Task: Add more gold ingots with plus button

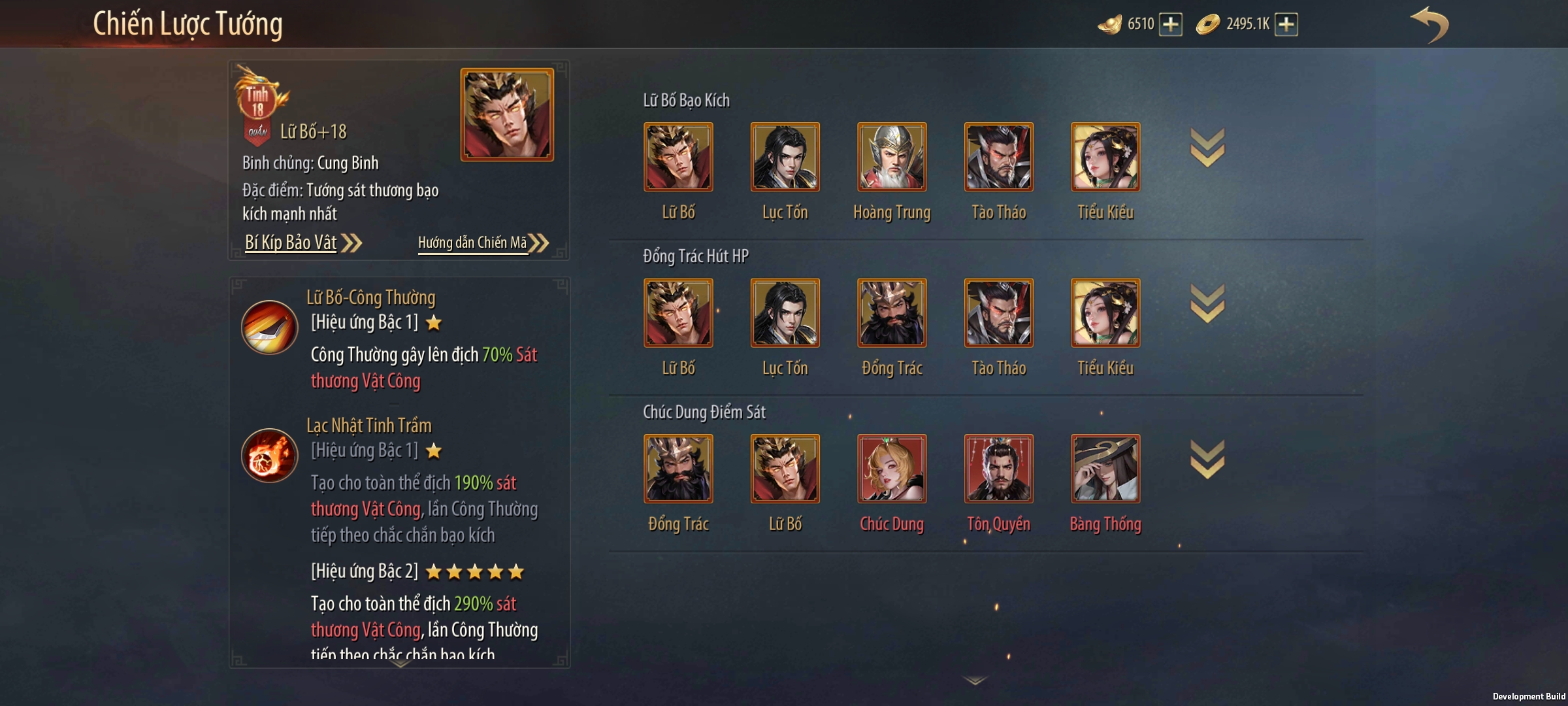Action: (x=1171, y=25)
